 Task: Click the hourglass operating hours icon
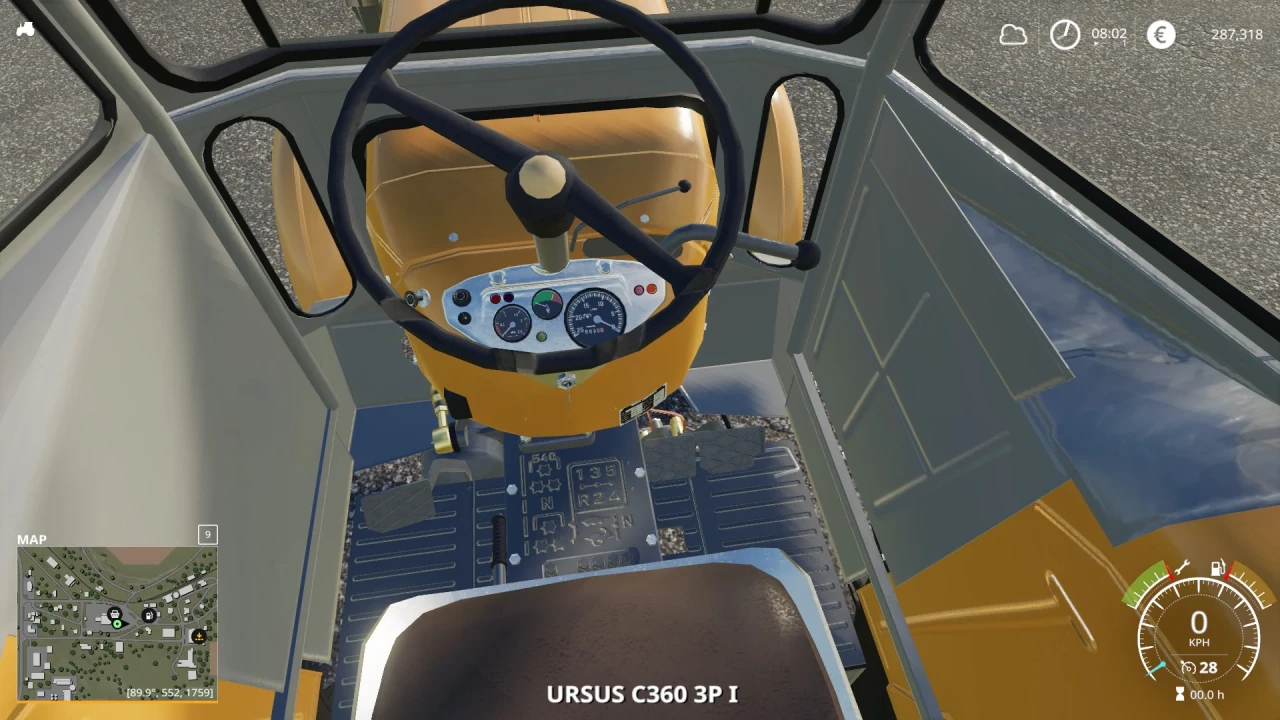coord(1179,693)
